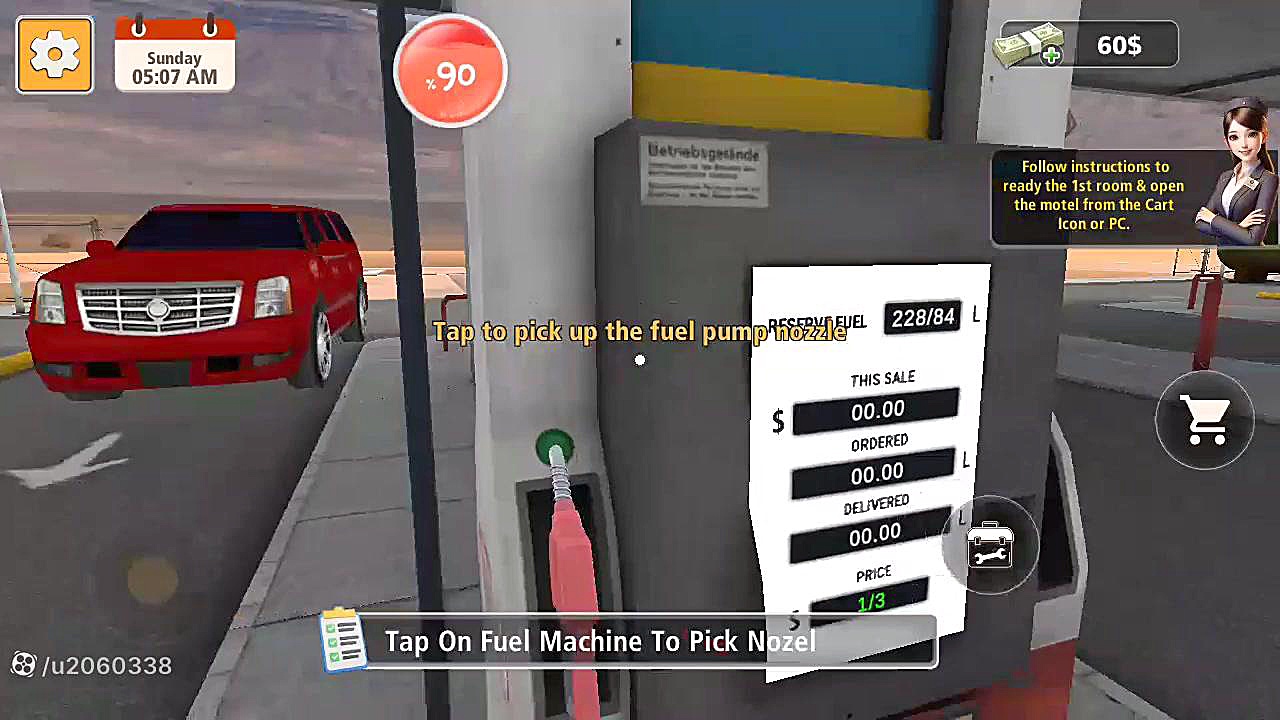1280x720 pixels.
Task: Add cash with the money stack icon
Action: (1028, 46)
